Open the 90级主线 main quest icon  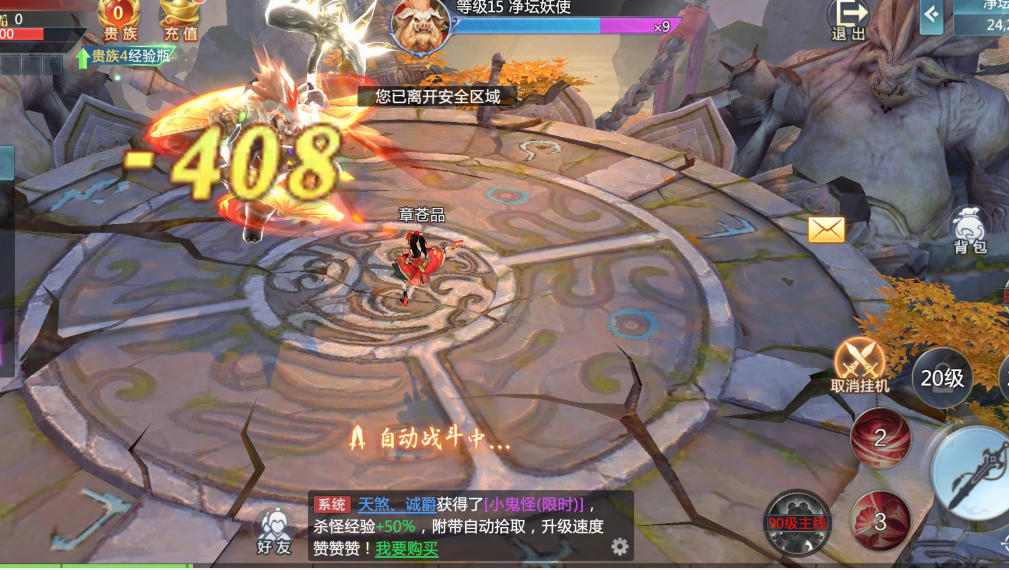point(797,522)
